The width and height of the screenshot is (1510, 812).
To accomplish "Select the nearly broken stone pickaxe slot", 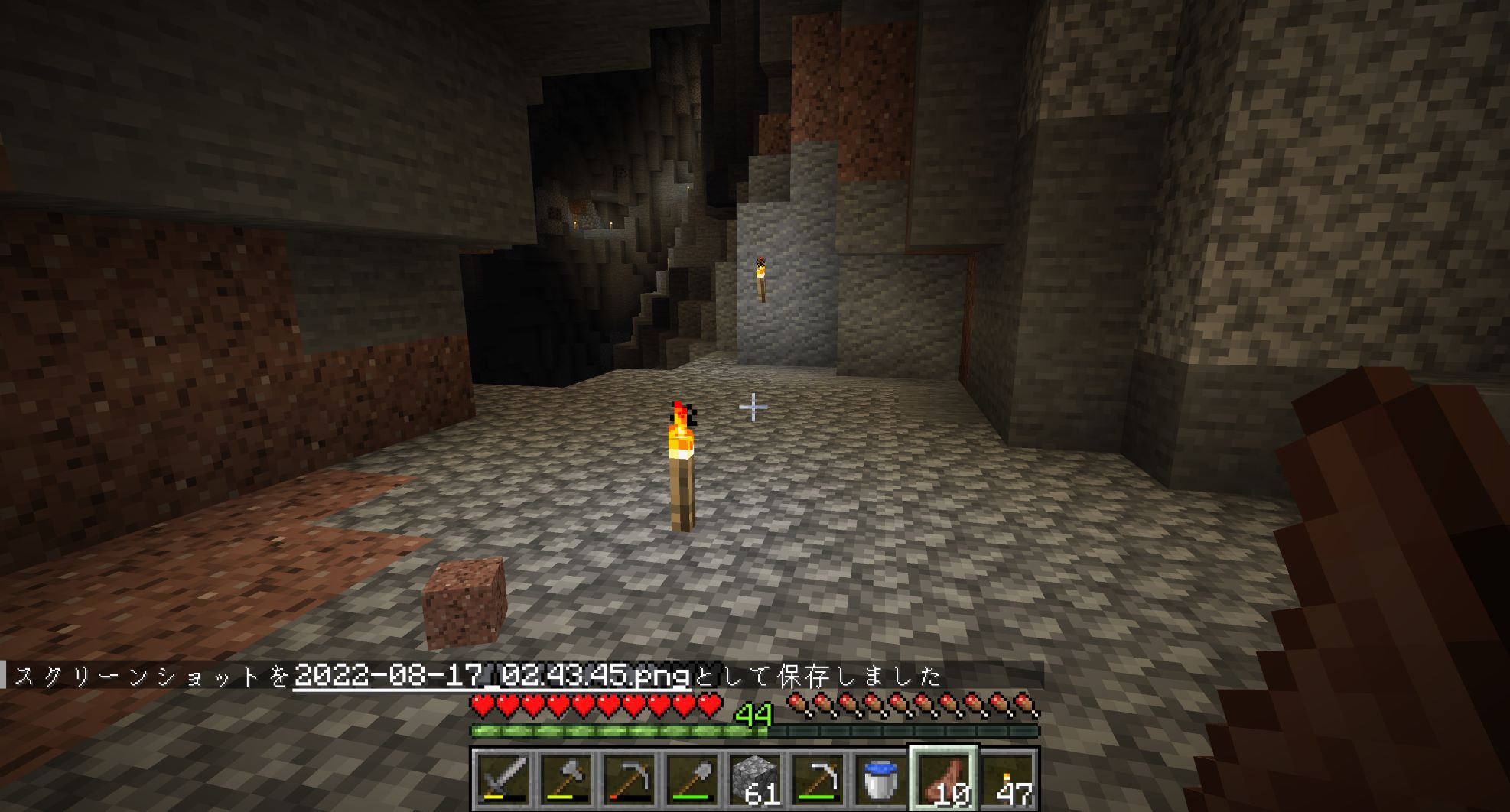I will click(629, 778).
